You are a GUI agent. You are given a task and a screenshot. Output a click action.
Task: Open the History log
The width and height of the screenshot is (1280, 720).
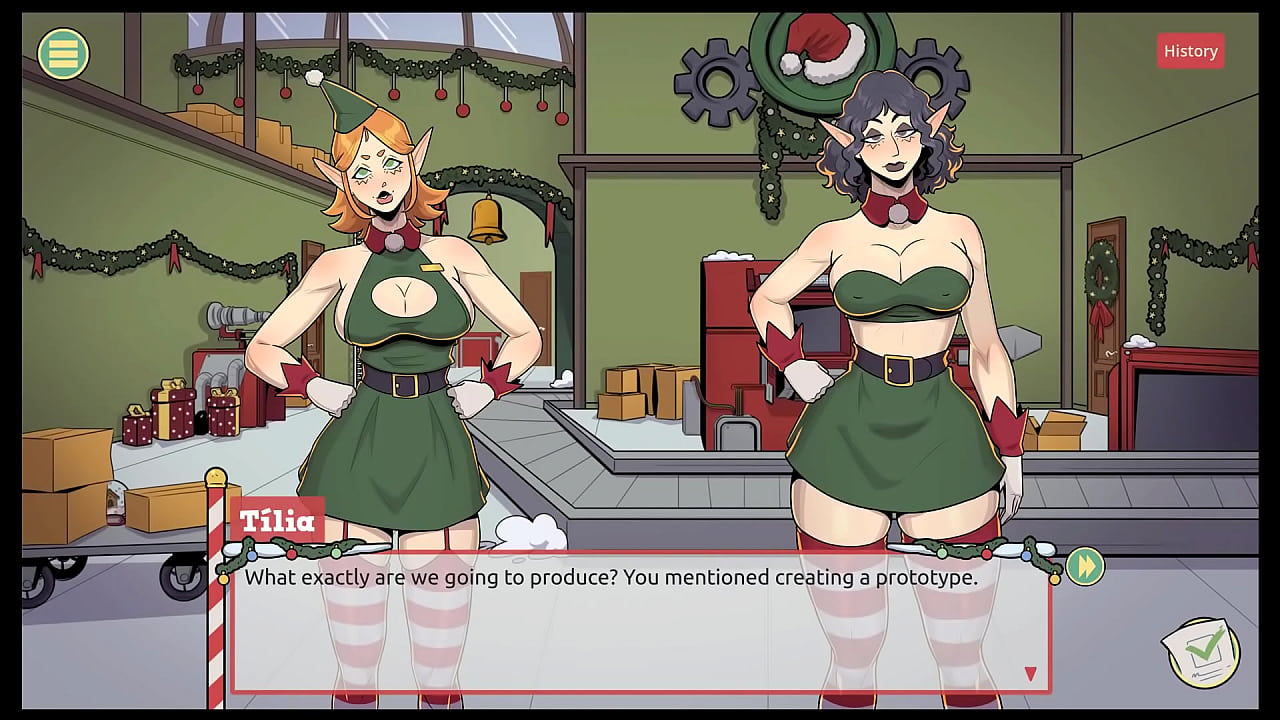(1190, 50)
